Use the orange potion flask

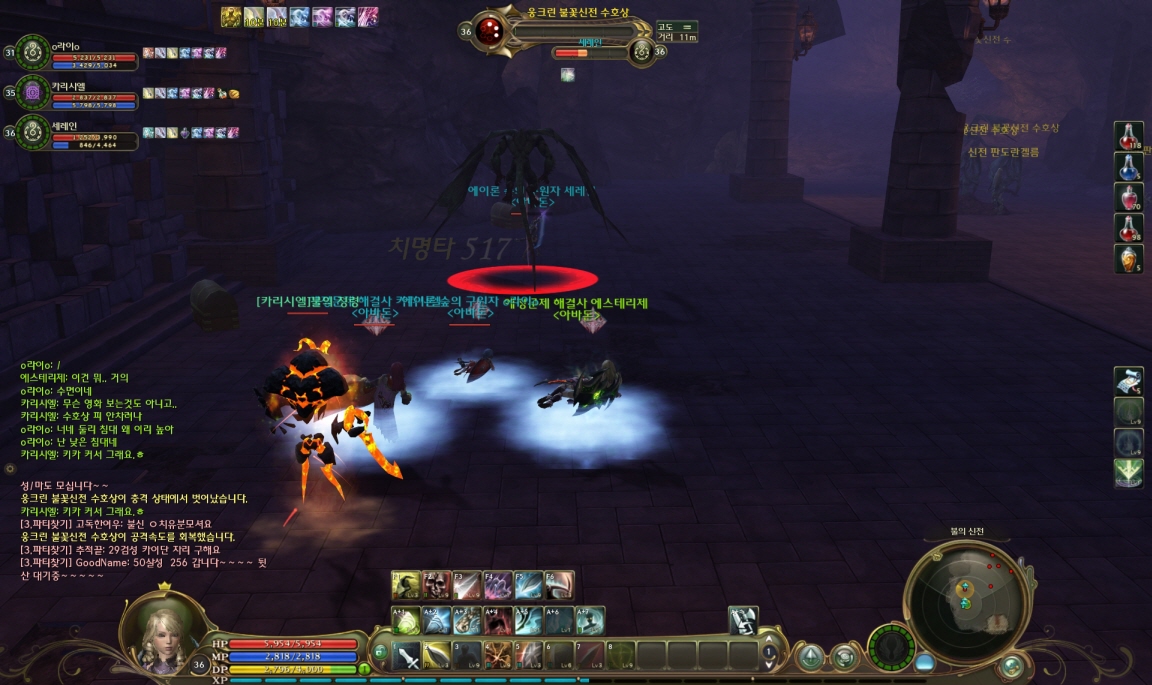click(x=1129, y=259)
